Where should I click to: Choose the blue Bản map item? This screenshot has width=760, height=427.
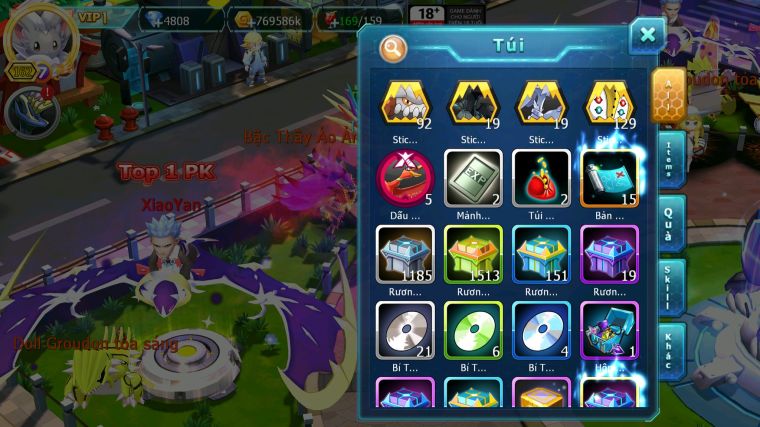609,173
